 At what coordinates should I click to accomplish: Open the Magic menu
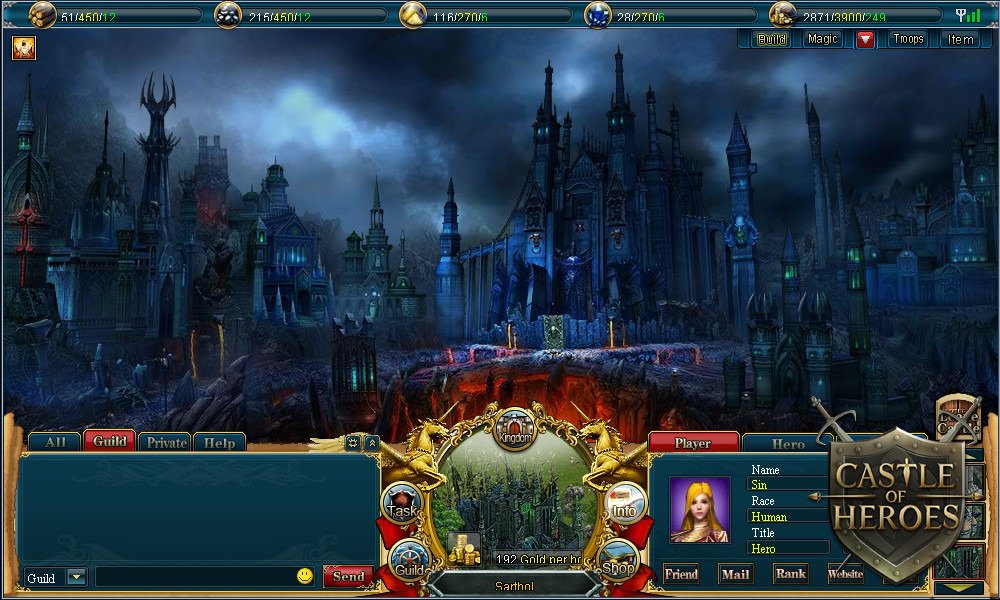[x=823, y=39]
